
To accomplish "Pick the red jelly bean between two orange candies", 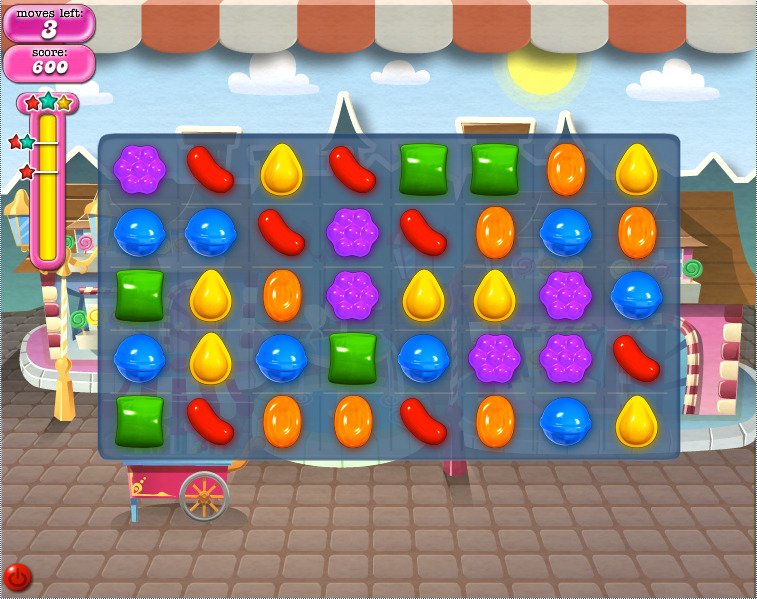I will point(424,421).
